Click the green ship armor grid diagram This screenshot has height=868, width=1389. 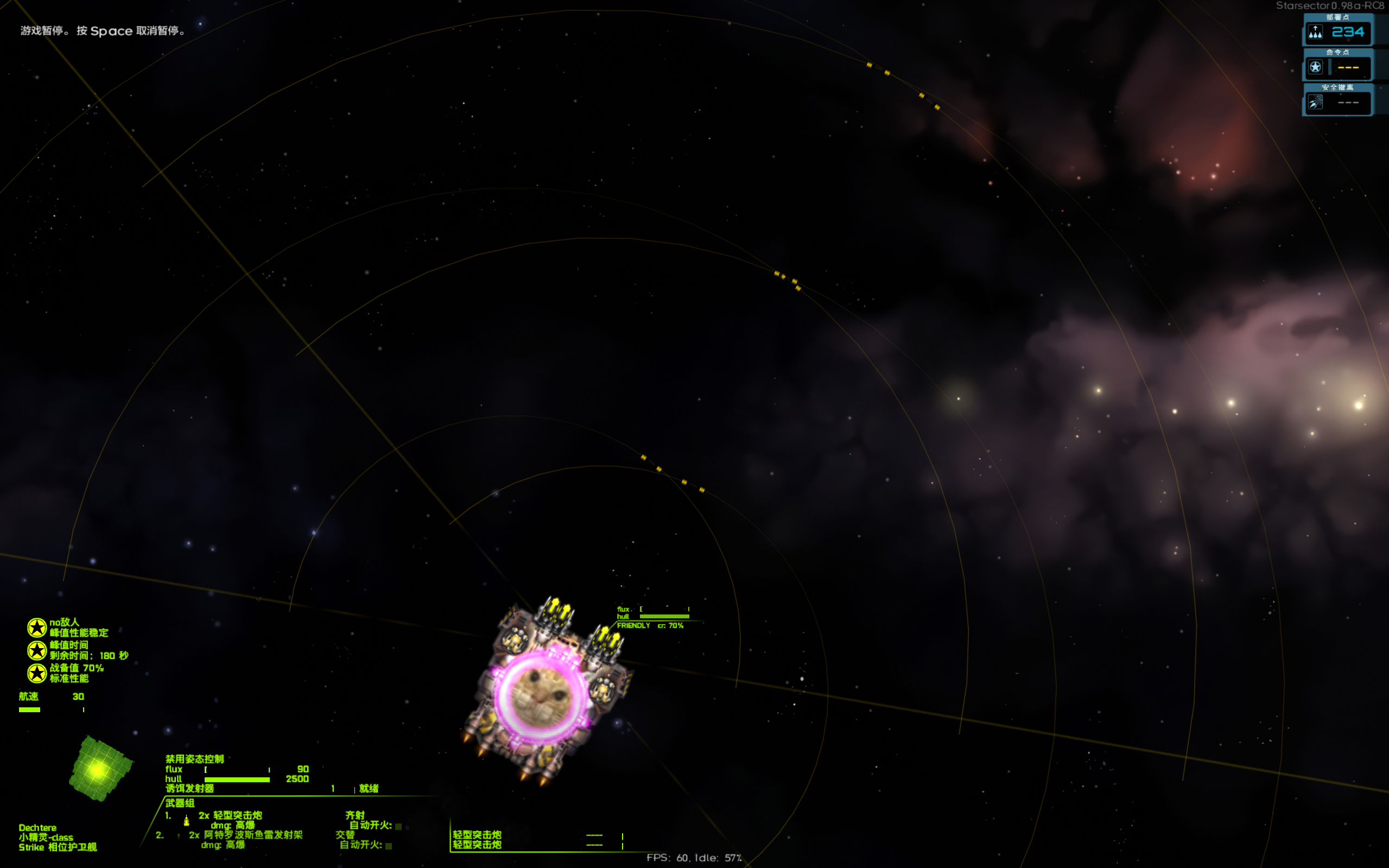coord(100,768)
